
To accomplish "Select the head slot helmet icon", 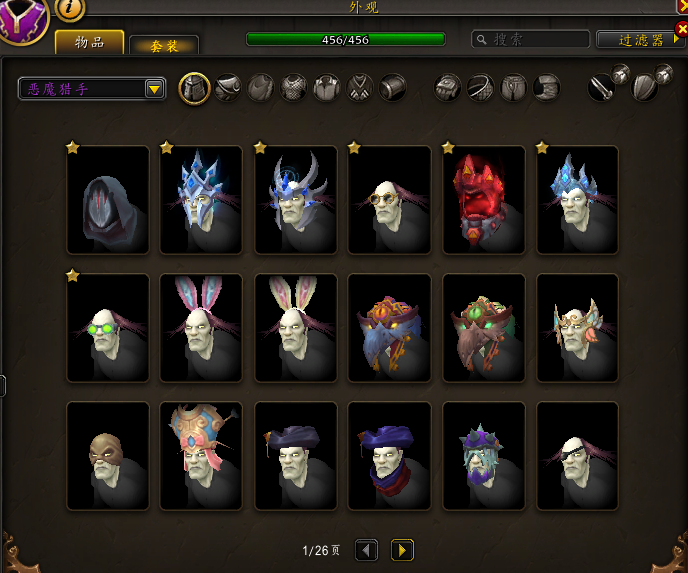I will [194, 88].
